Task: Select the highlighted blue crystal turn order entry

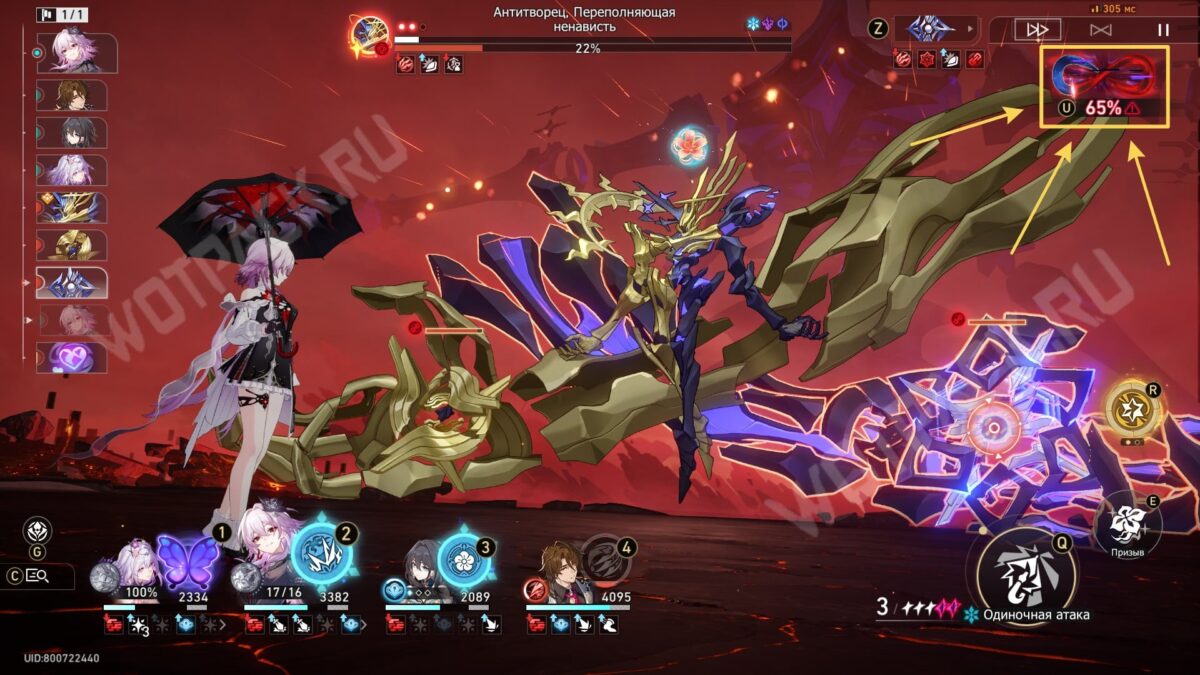Action: point(72,283)
